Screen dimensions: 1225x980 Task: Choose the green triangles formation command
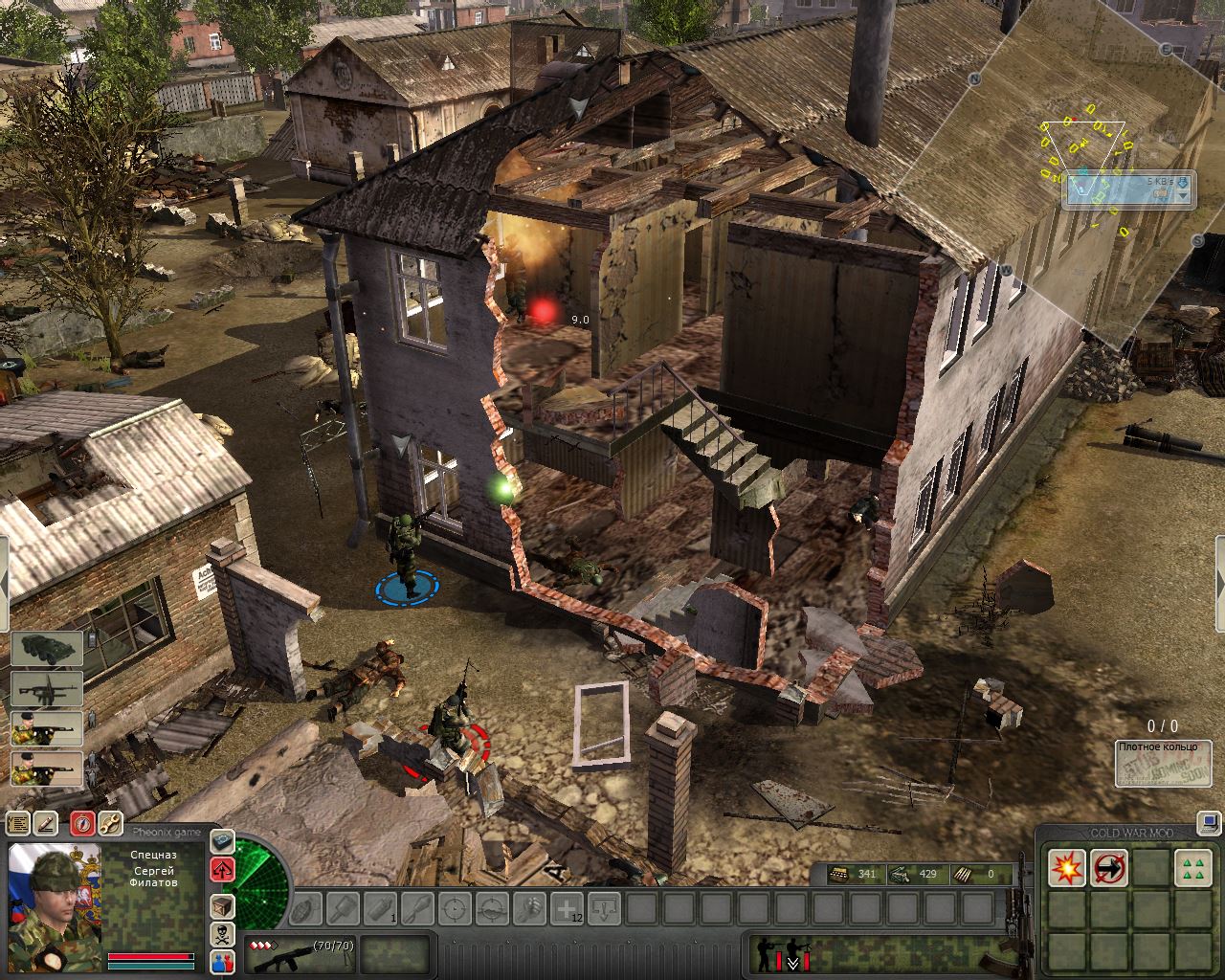(x=1192, y=868)
